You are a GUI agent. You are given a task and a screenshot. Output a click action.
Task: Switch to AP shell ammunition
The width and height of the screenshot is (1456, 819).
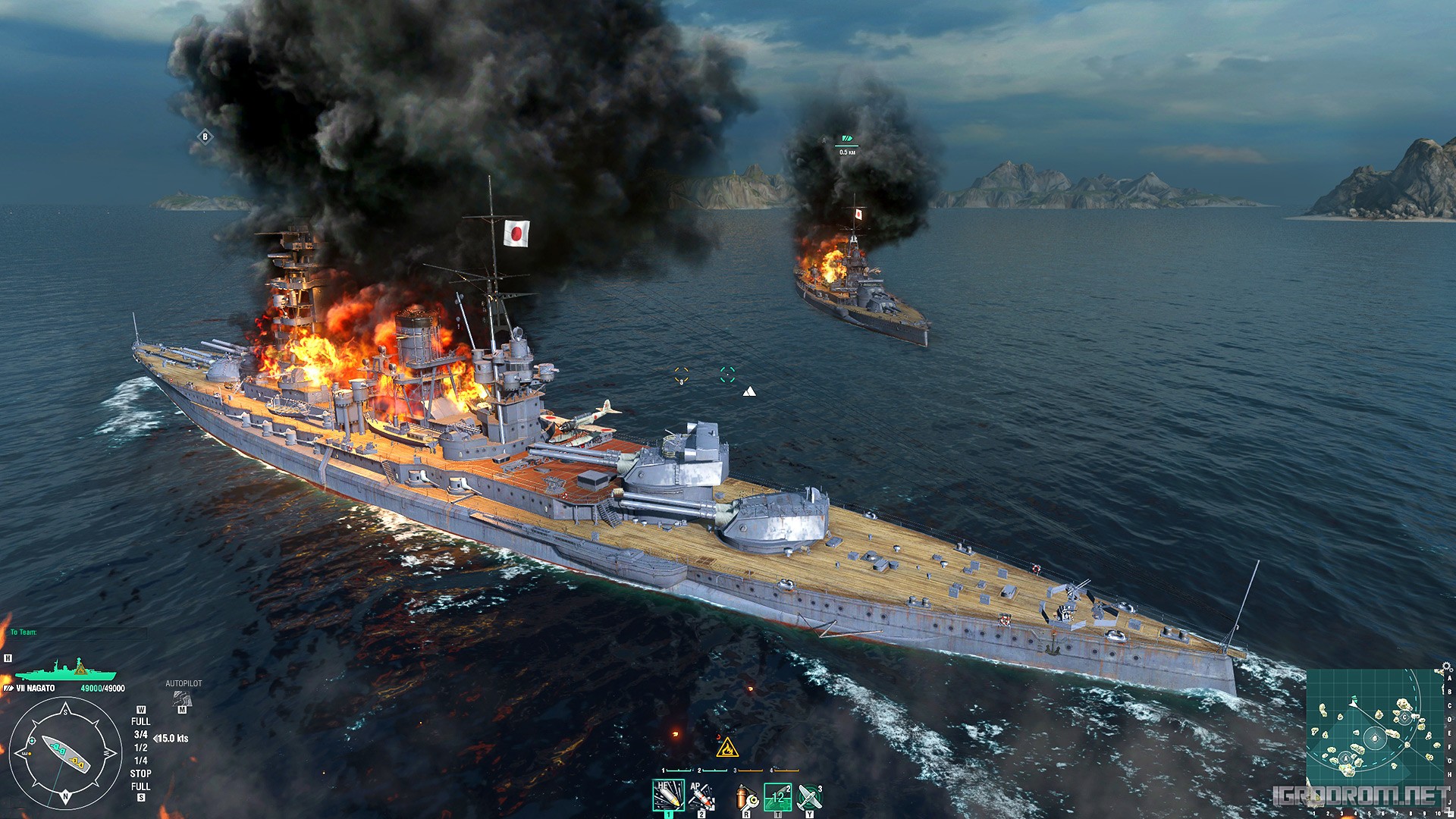click(701, 795)
